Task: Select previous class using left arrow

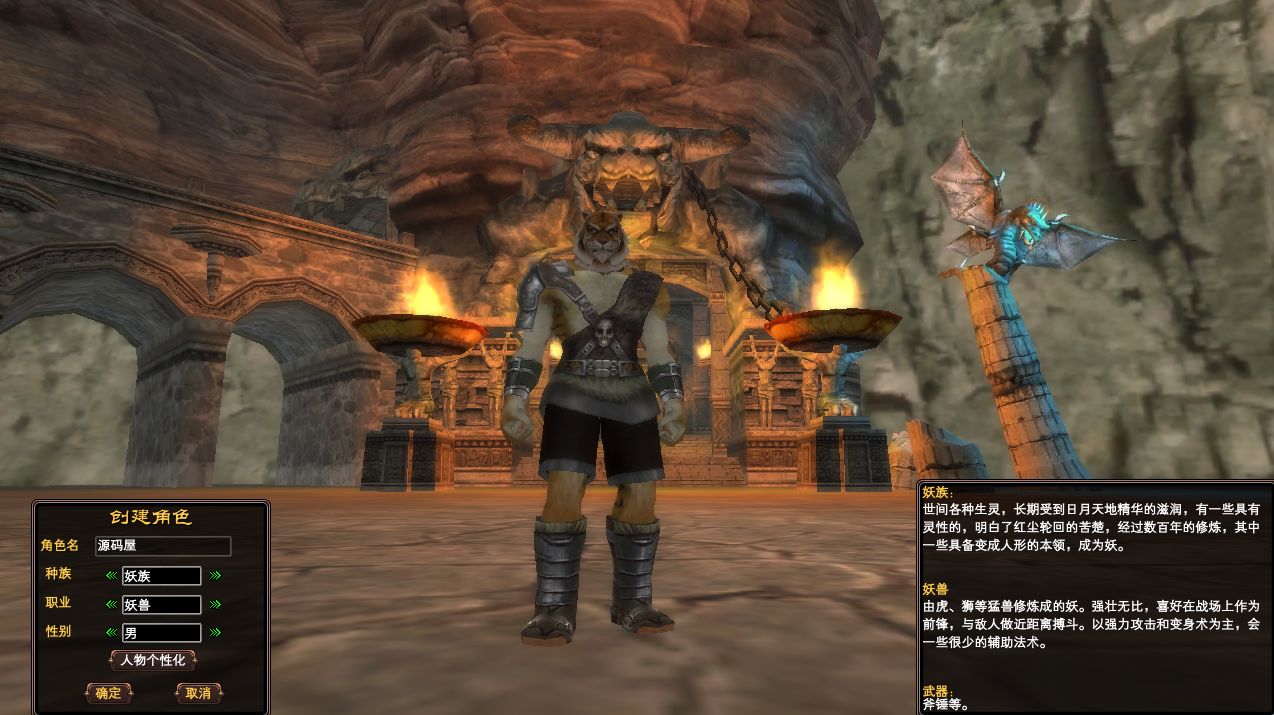Action: tap(111, 604)
